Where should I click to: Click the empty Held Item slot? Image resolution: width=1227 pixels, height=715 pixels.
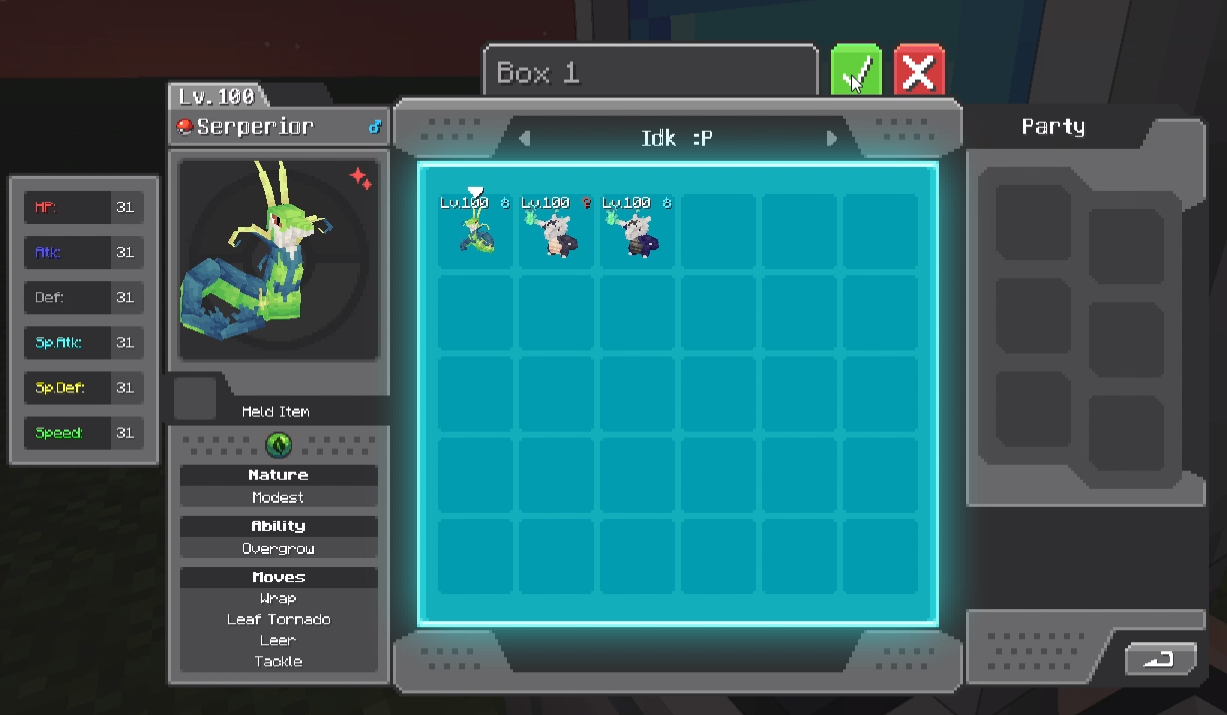pyautogui.click(x=195, y=398)
